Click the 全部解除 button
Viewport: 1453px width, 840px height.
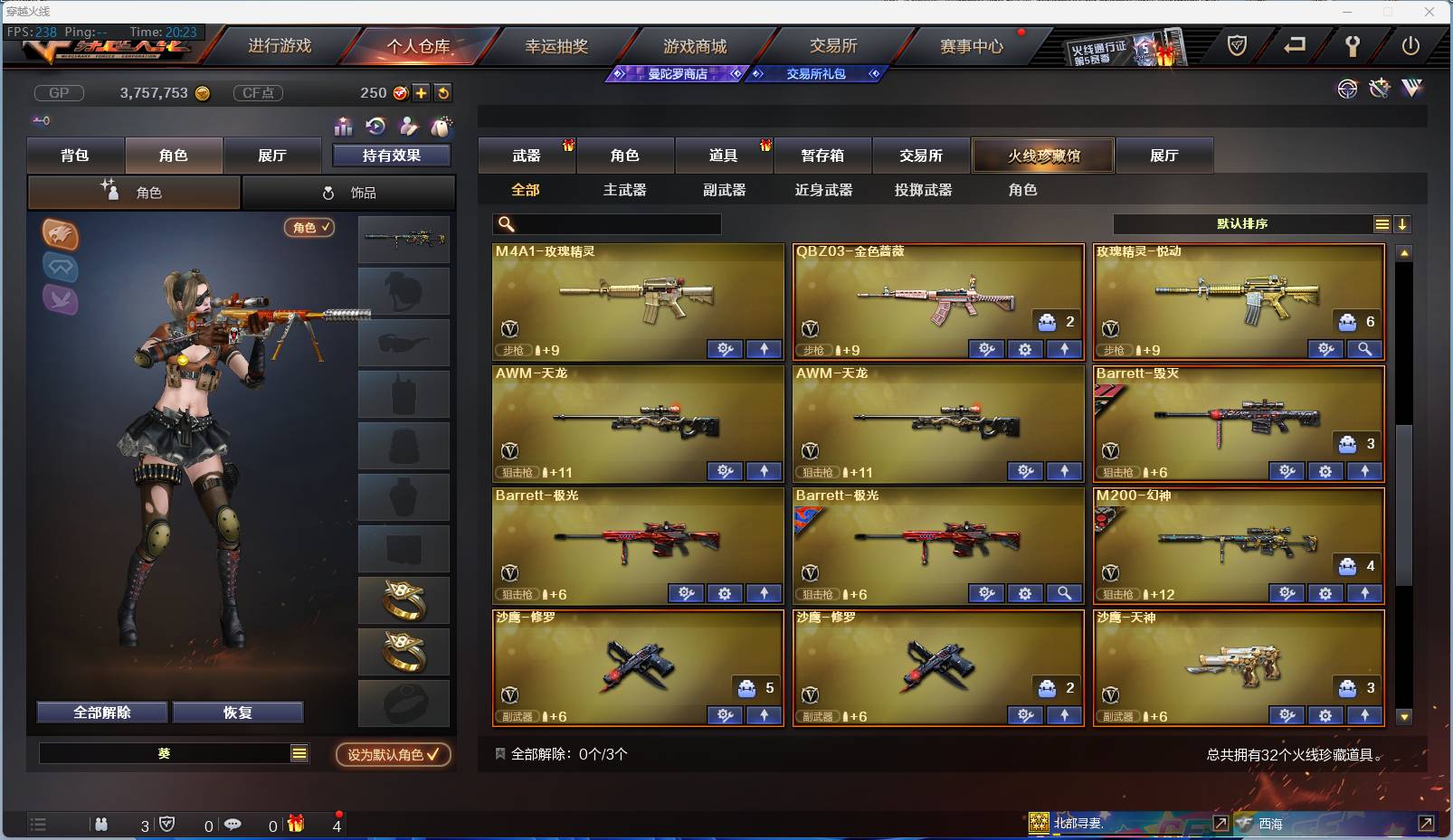coord(101,713)
